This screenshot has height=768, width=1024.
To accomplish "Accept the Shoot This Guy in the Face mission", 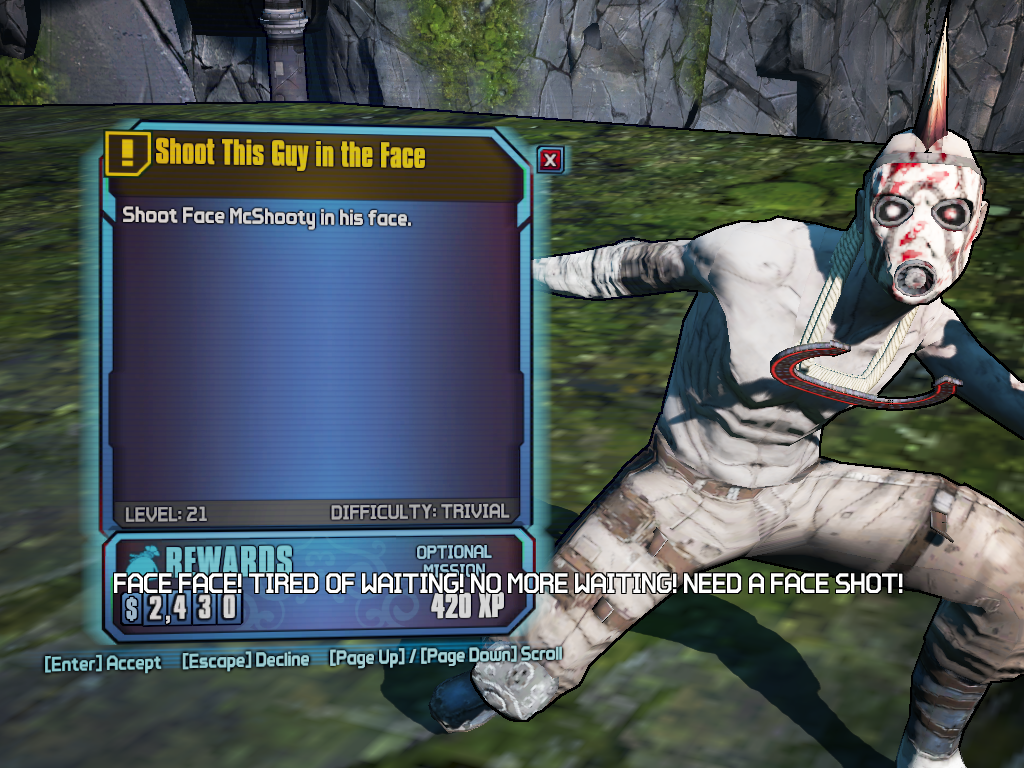I will point(102,662).
